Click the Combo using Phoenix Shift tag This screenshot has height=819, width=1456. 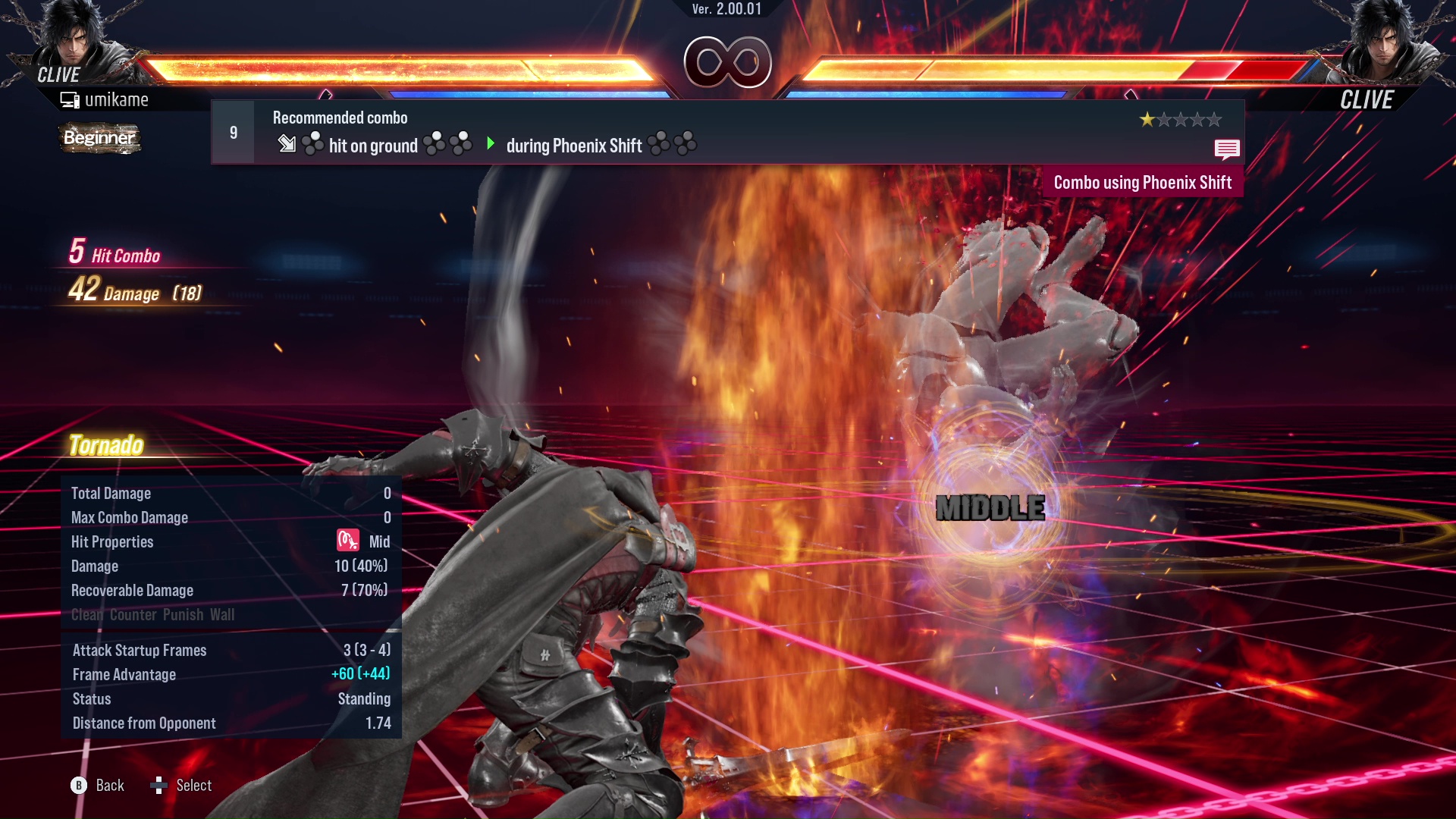click(x=1142, y=183)
